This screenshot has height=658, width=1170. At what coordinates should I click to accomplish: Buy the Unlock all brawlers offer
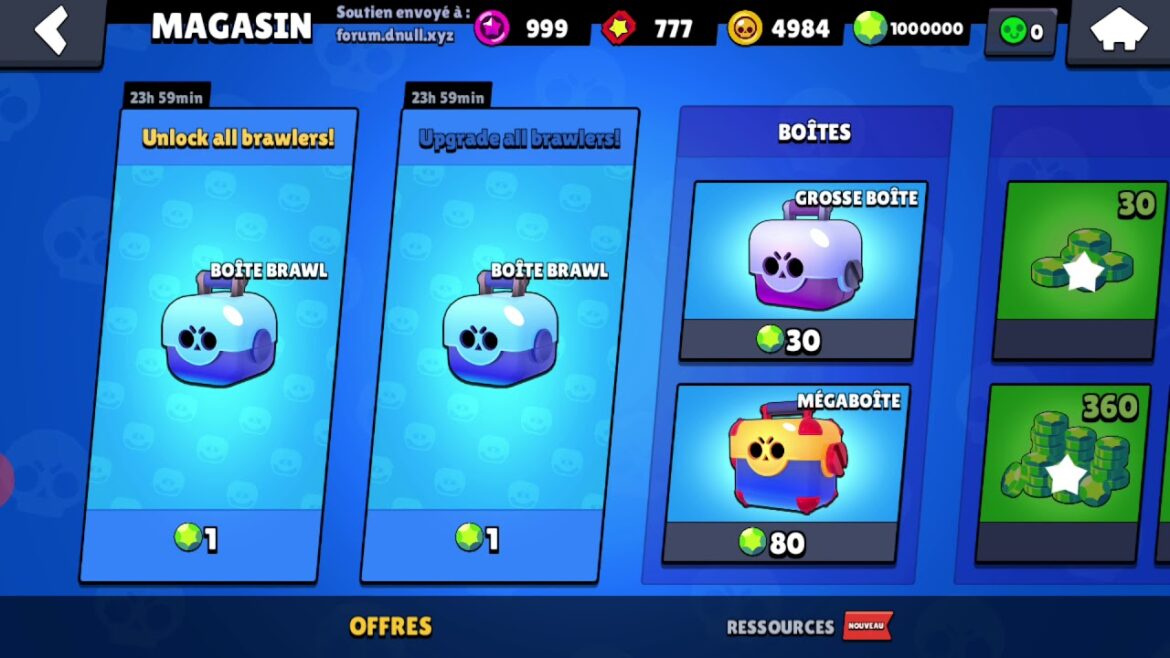pos(218,345)
